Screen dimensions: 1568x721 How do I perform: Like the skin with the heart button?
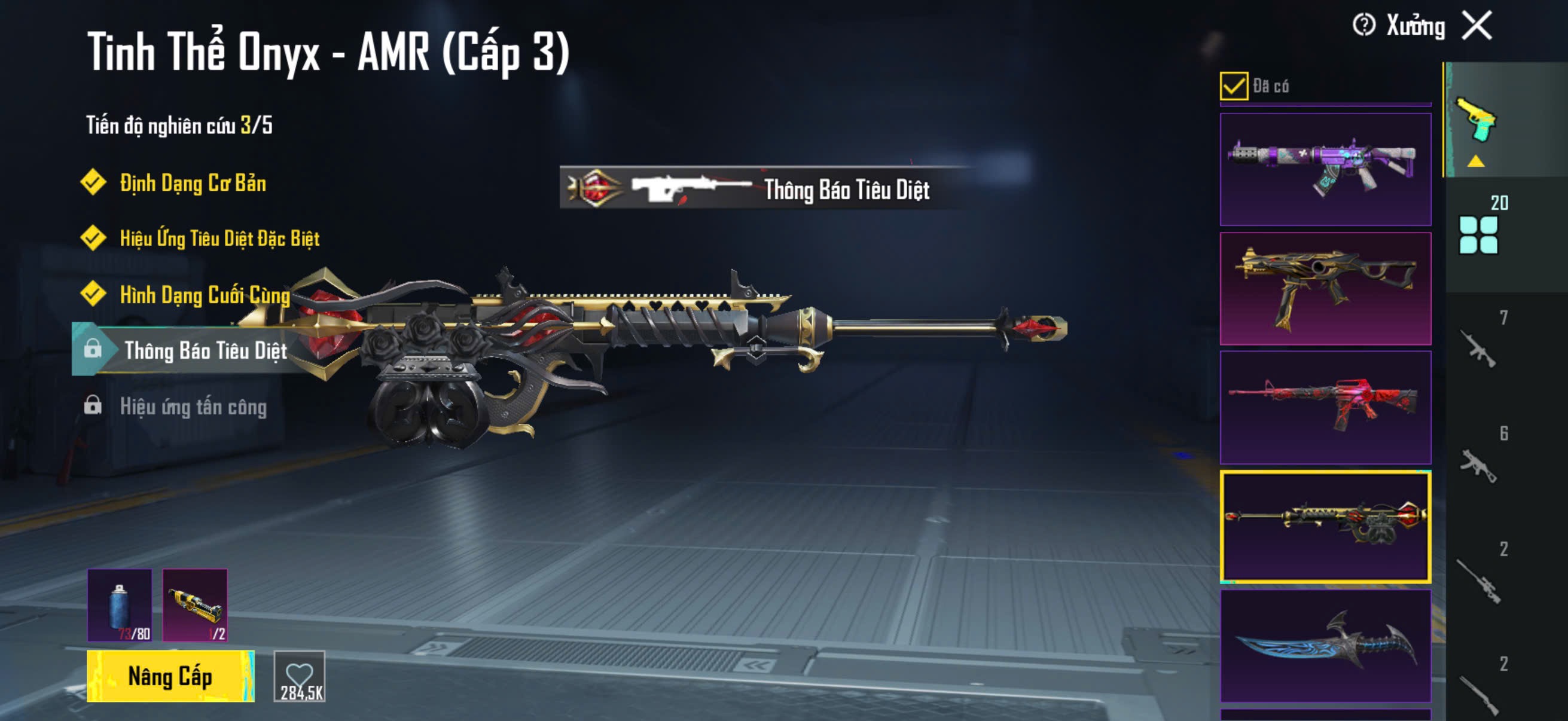[x=300, y=676]
